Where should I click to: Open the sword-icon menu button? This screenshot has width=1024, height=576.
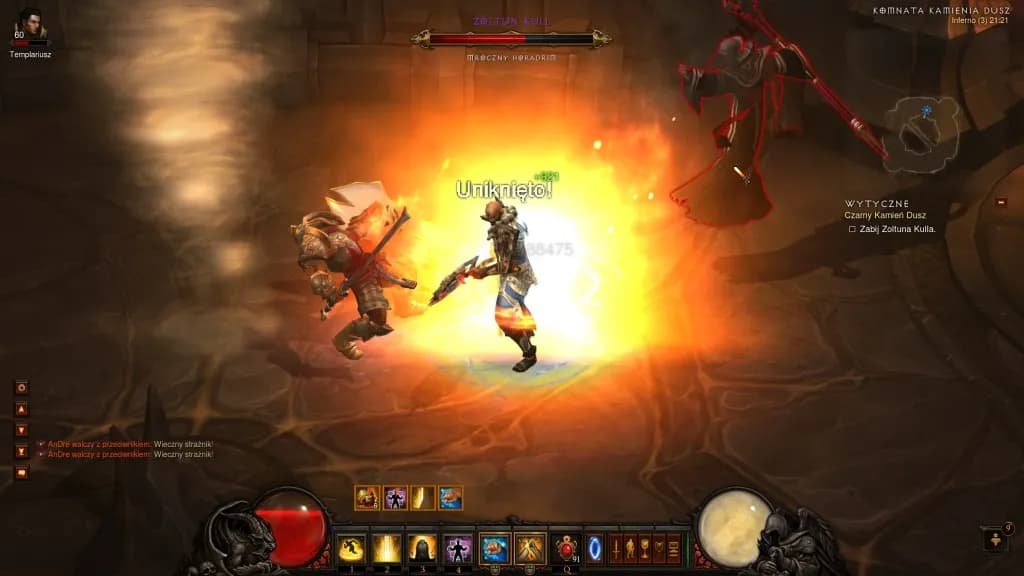point(616,548)
